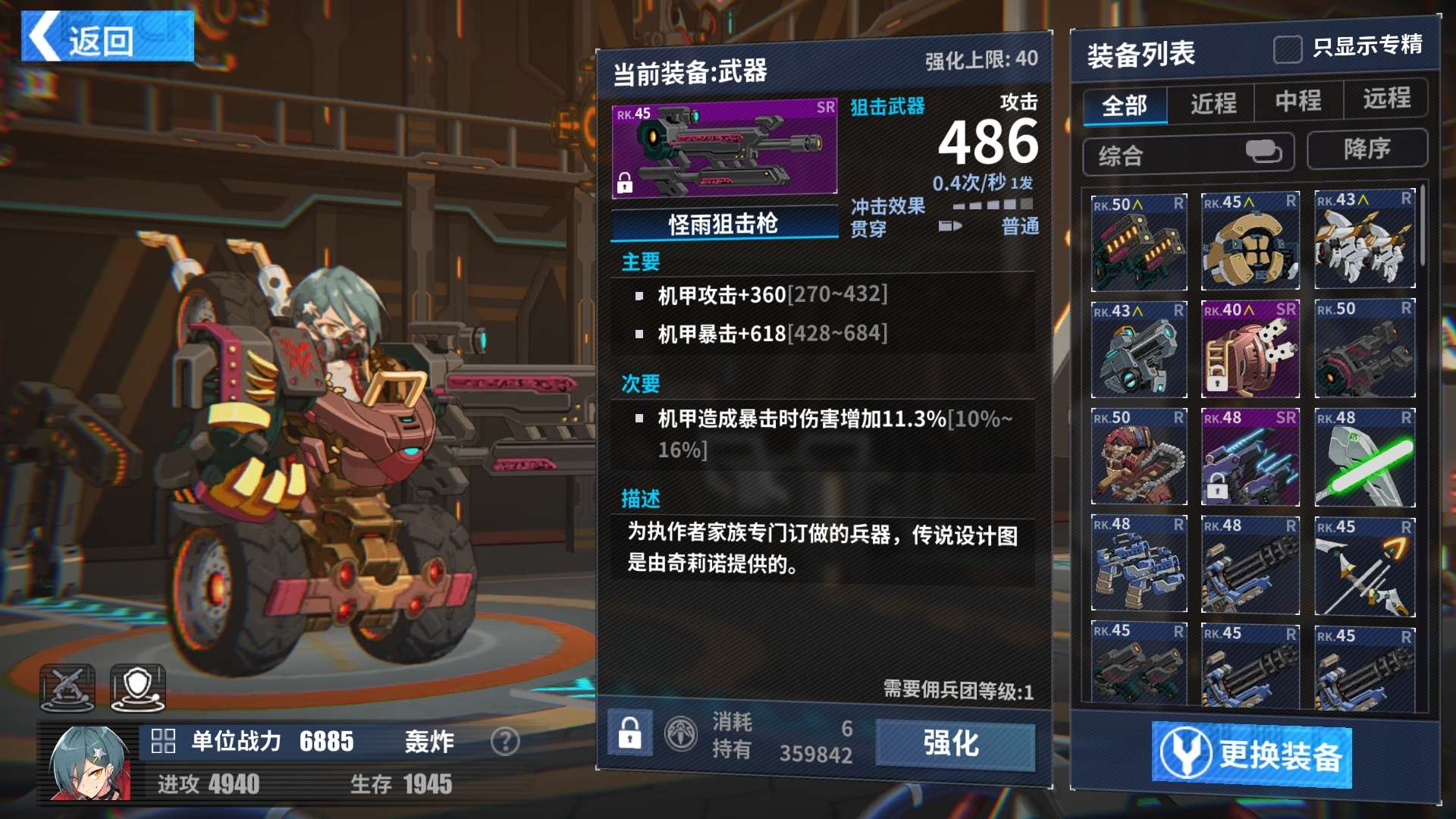This screenshot has width=1456, height=819.
Task: Pick the locked RK.48 SR weapon
Action: pyautogui.click(x=1250, y=458)
